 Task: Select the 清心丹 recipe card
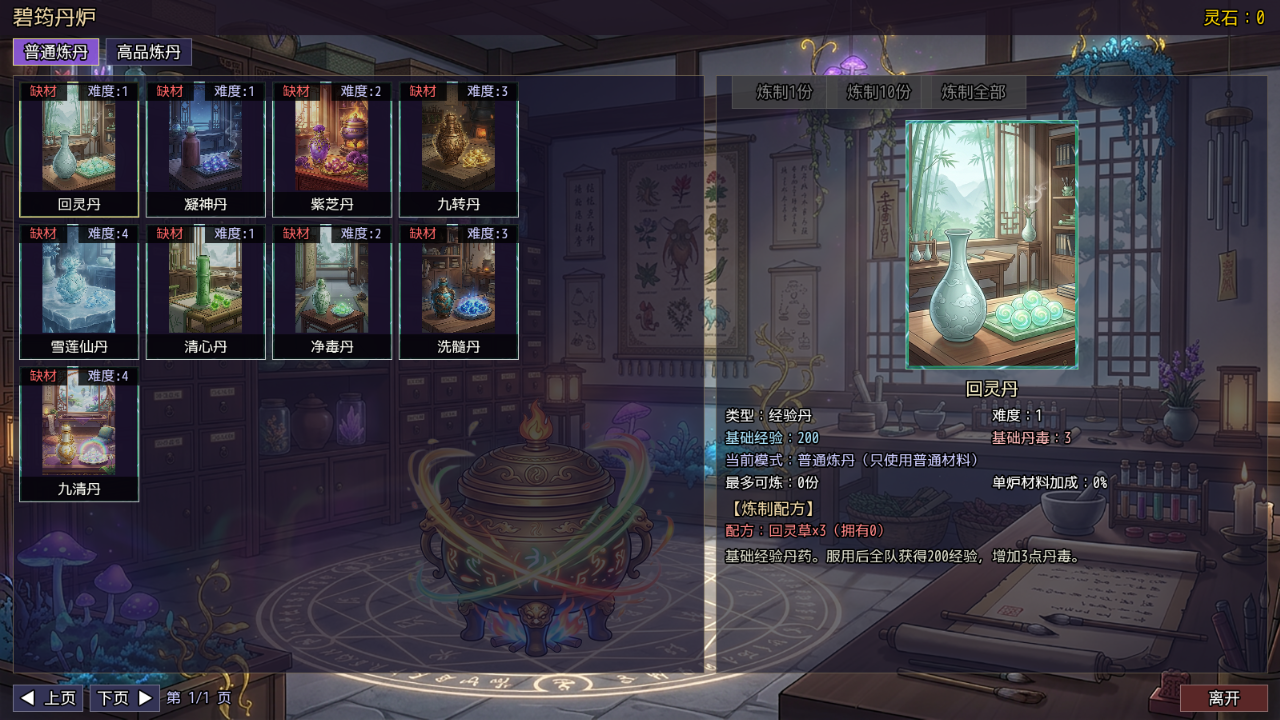tap(205, 292)
